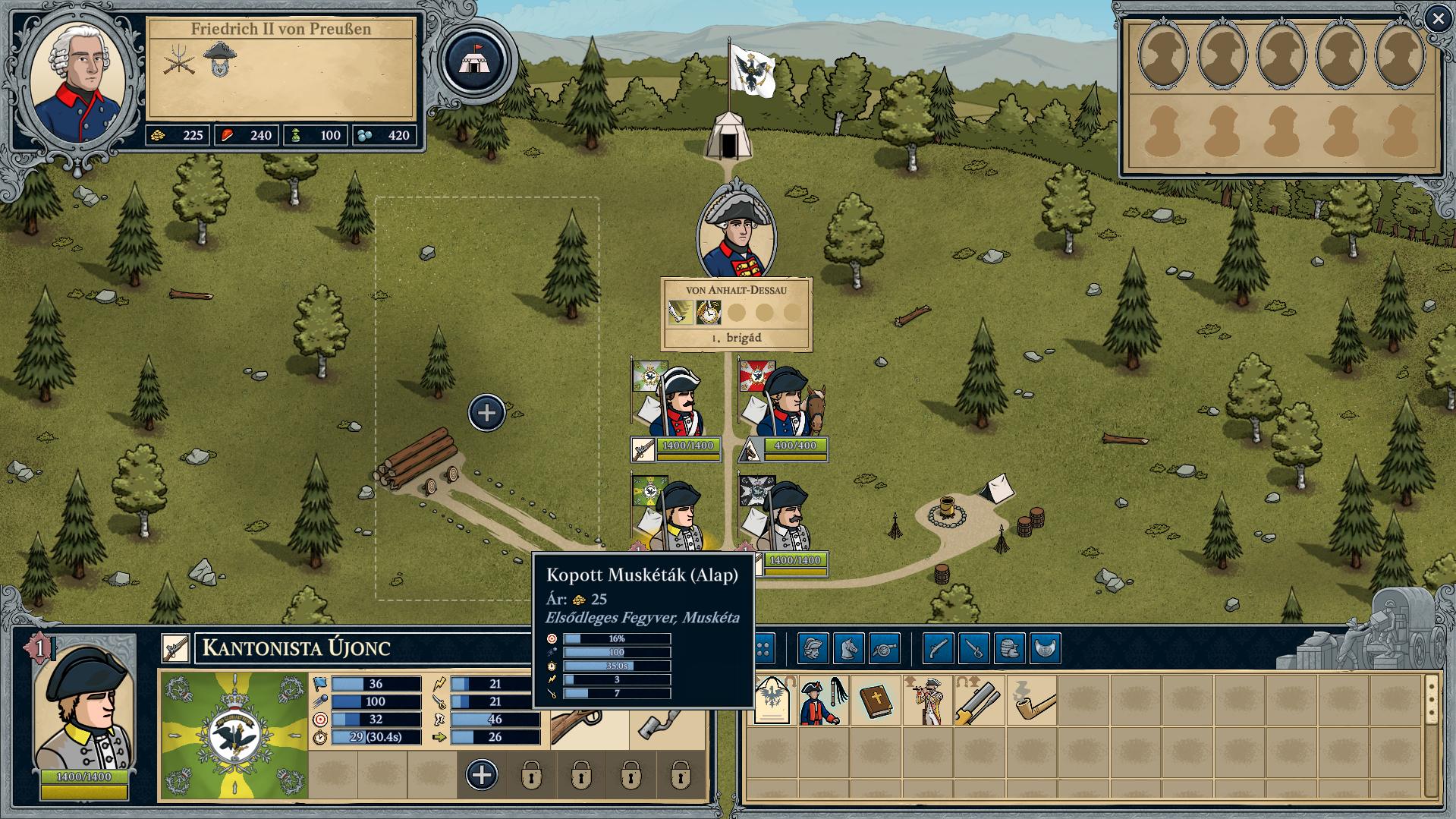Filter the inventory by musket firearm icon

tap(938, 649)
